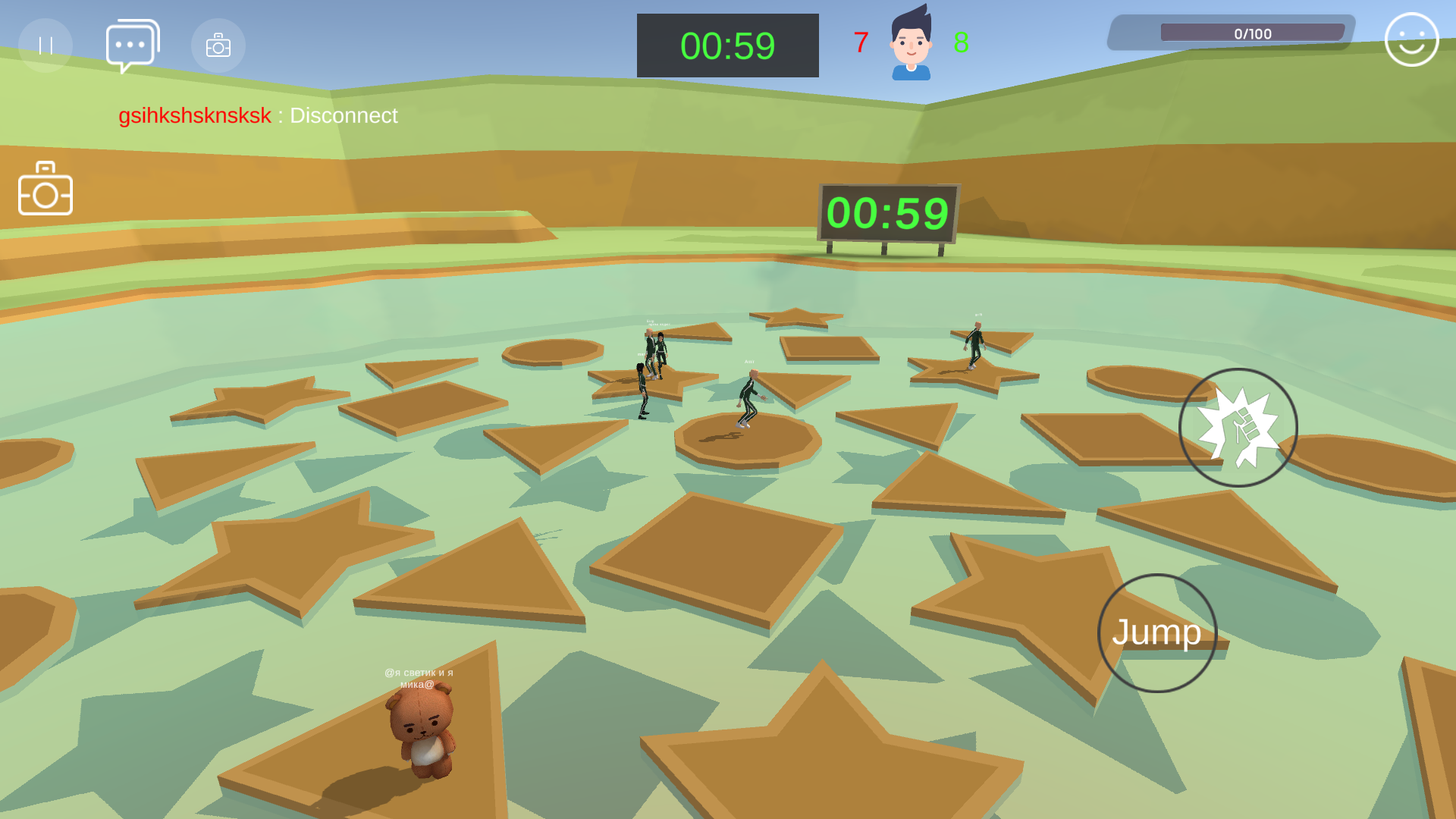Image resolution: width=1456 pixels, height=819 pixels.
Task: Hit the Jump button
Action: [1157, 632]
